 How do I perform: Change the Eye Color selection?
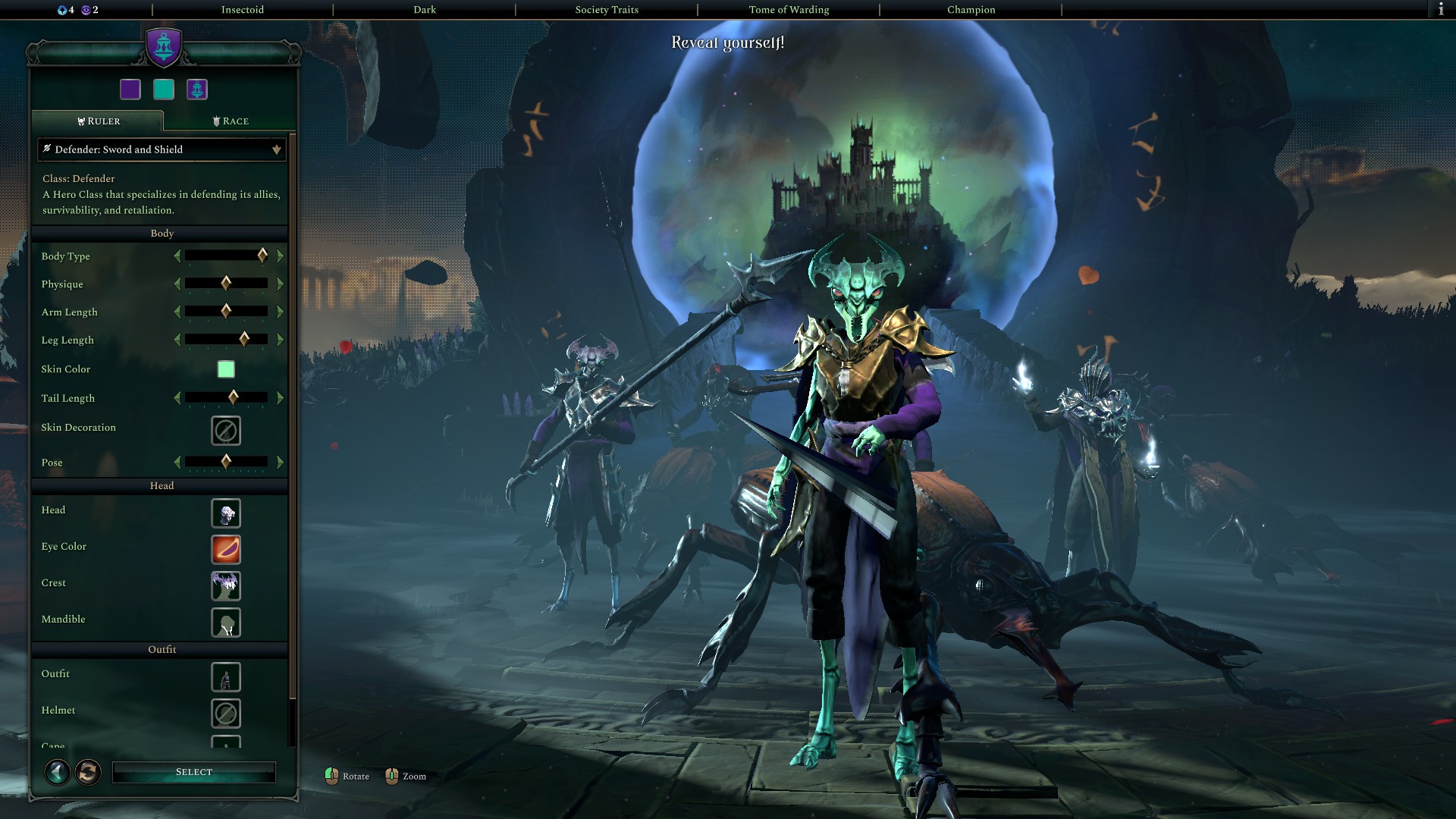(226, 550)
